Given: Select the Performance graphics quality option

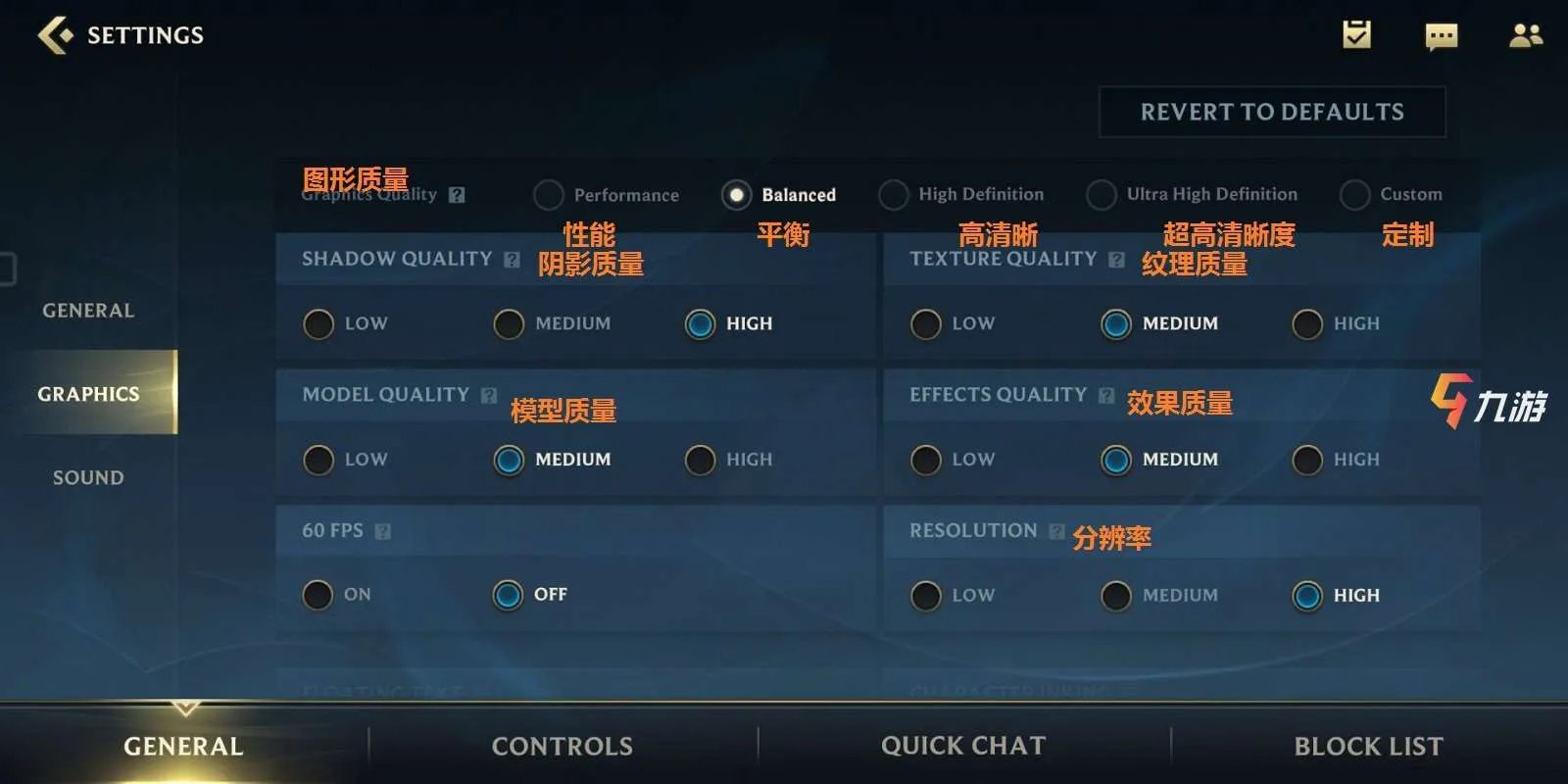Looking at the screenshot, I should [x=548, y=195].
